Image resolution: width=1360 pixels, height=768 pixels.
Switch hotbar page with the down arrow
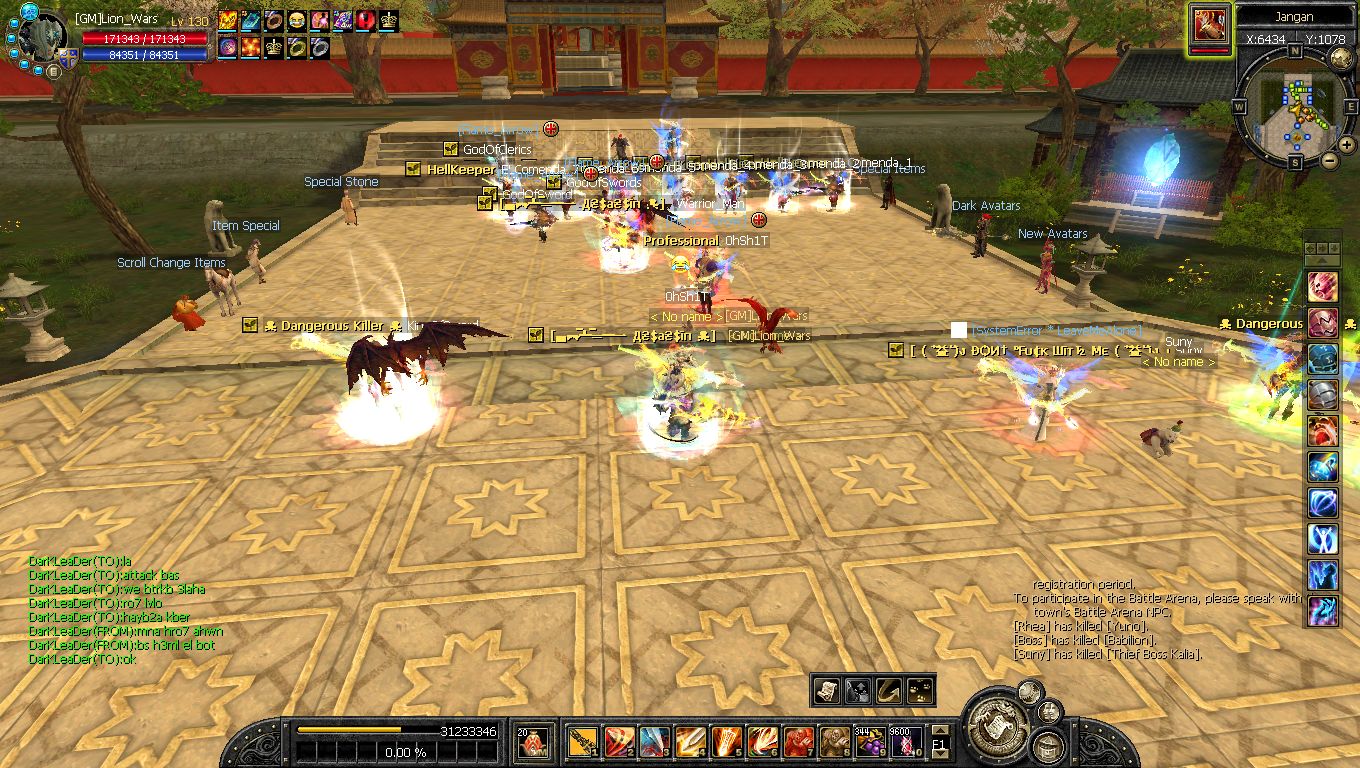pyautogui.click(x=939, y=753)
